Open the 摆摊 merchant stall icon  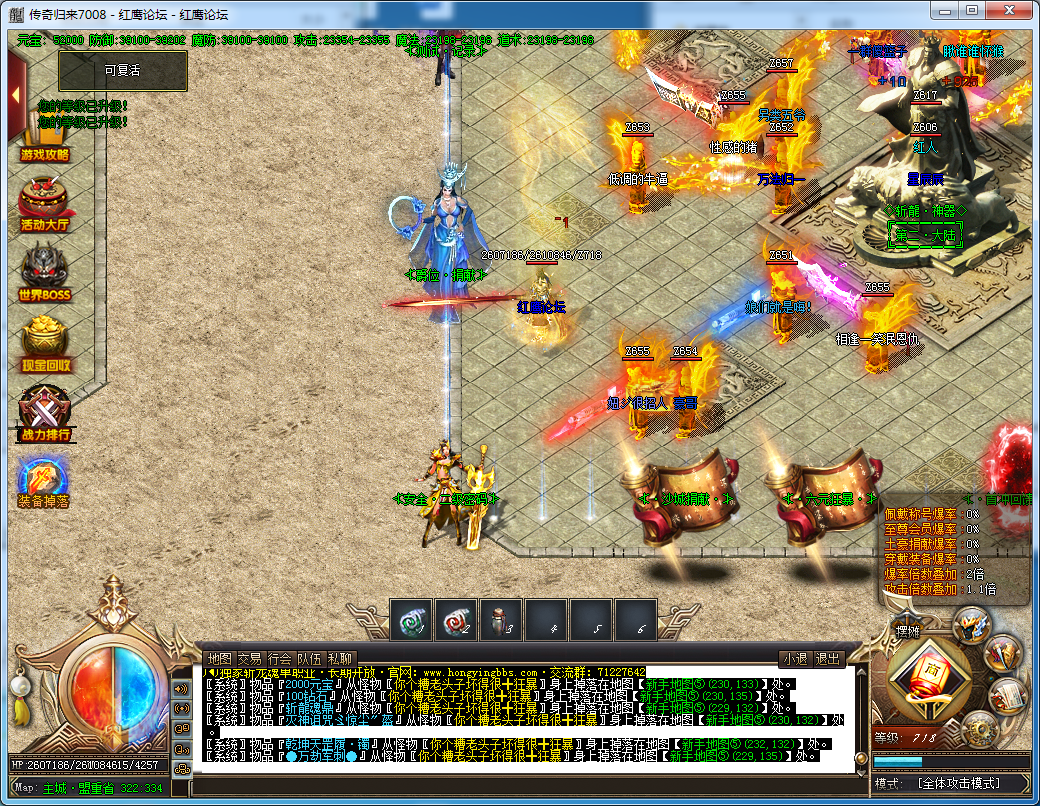point(908,633)
